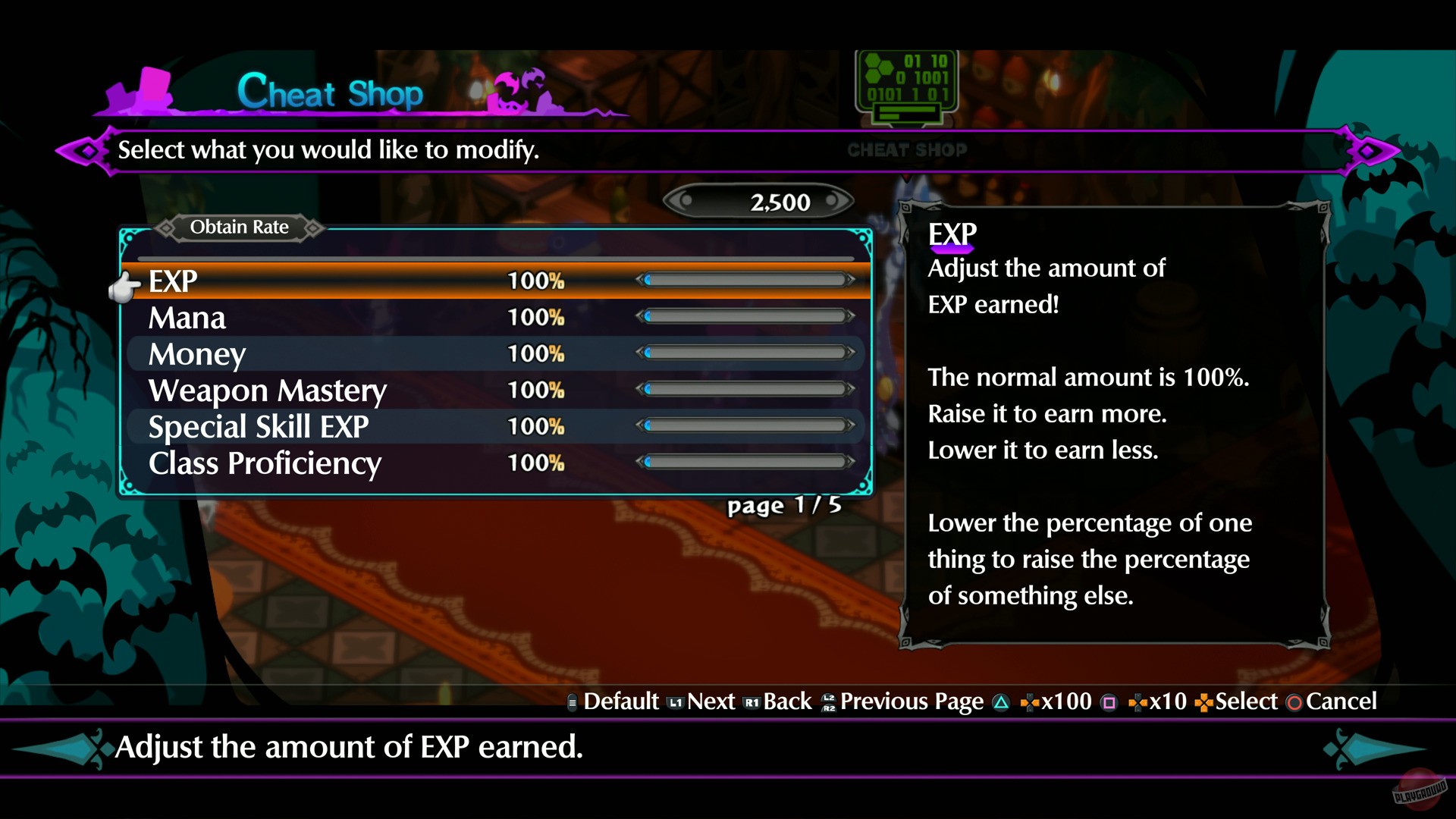Click the analog stick Default icon

coord(572,701)
